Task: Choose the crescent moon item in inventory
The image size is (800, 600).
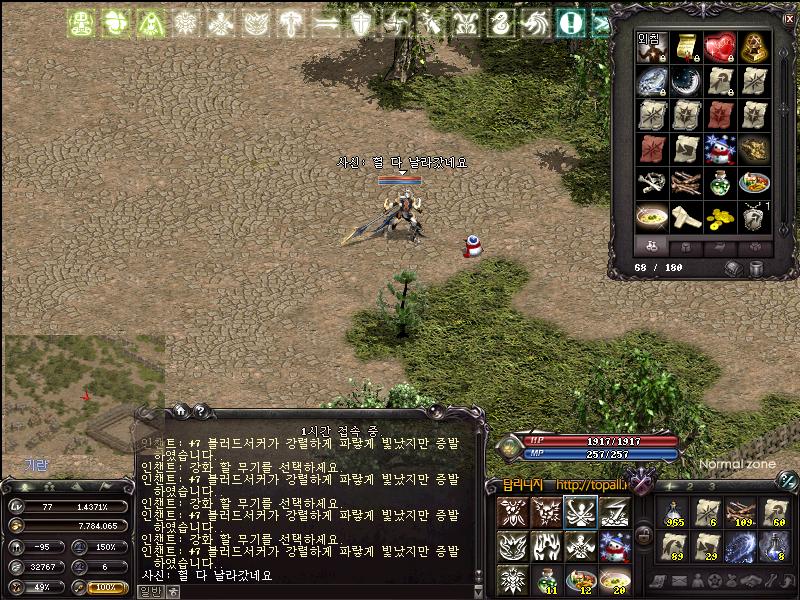Action: [x=685, y=81]
